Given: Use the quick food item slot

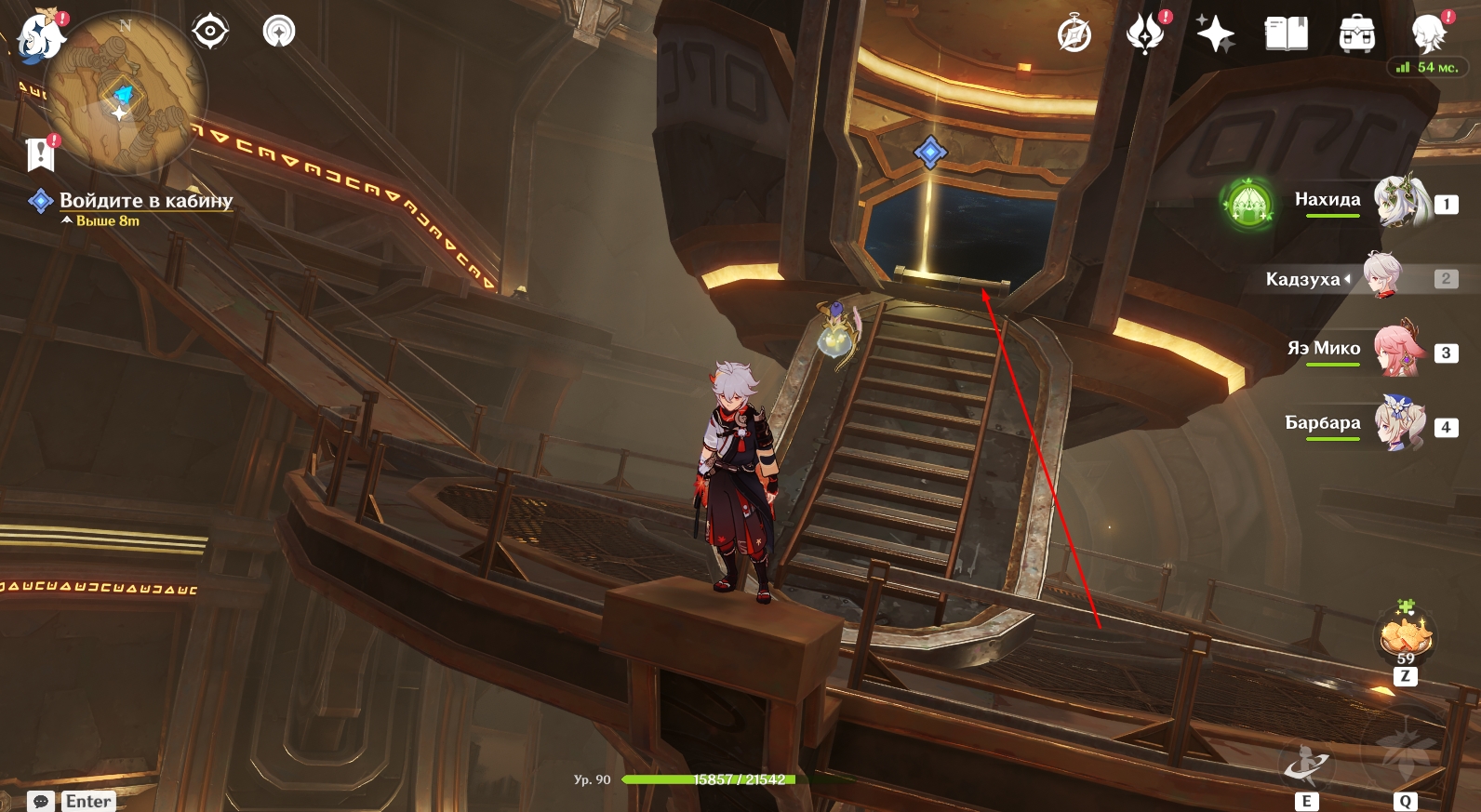Looking at the screenshot, I should tap(1406, 636).
